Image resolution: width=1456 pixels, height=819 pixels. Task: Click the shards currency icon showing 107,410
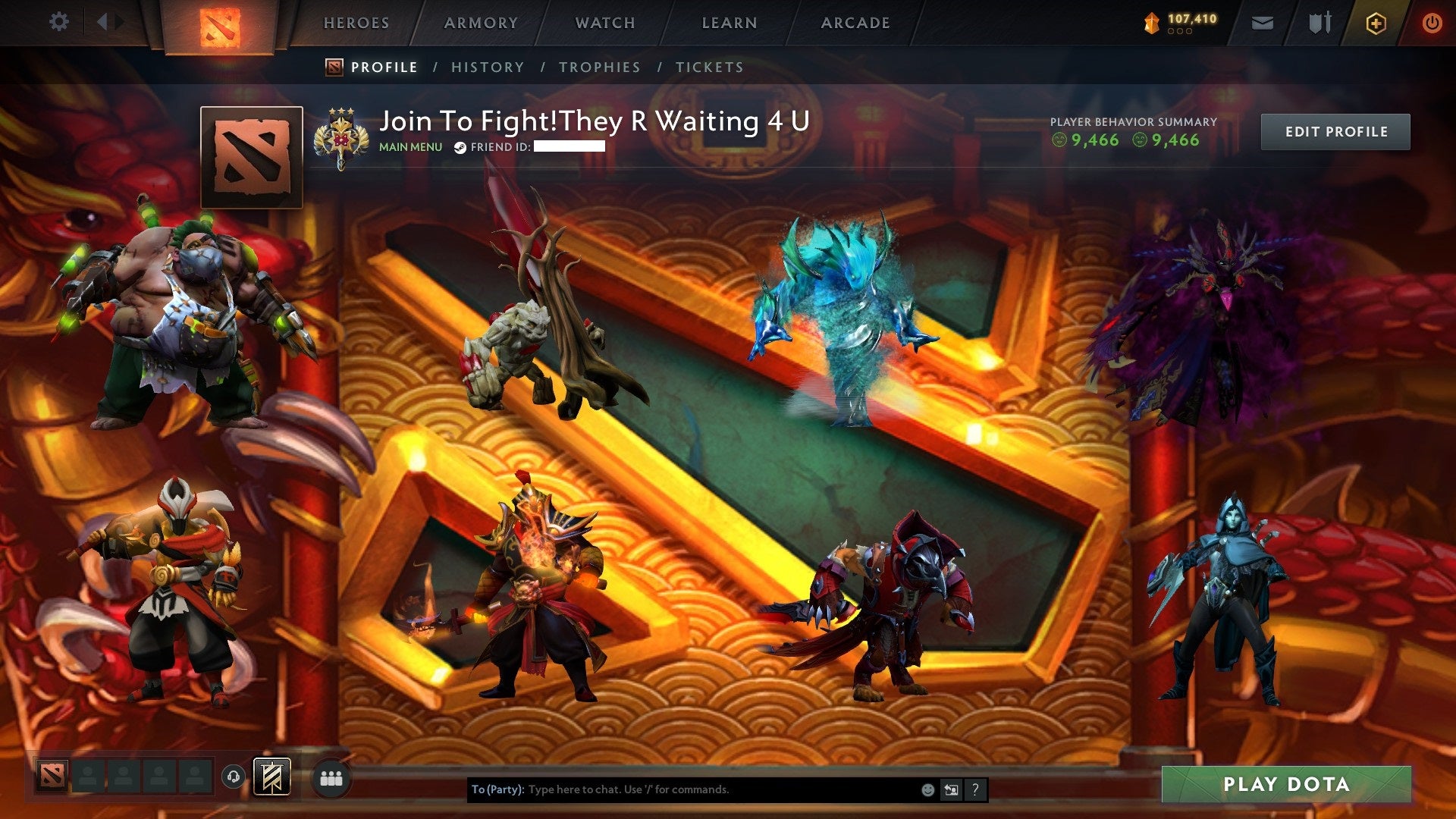[x=1150, y=23]
